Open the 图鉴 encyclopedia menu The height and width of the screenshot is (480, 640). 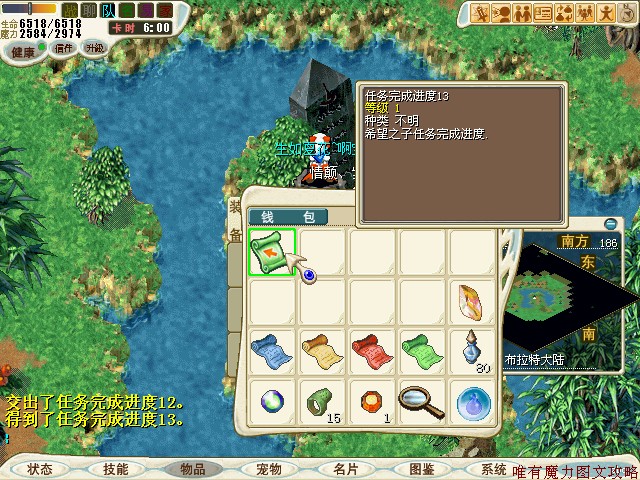[422, 468]
